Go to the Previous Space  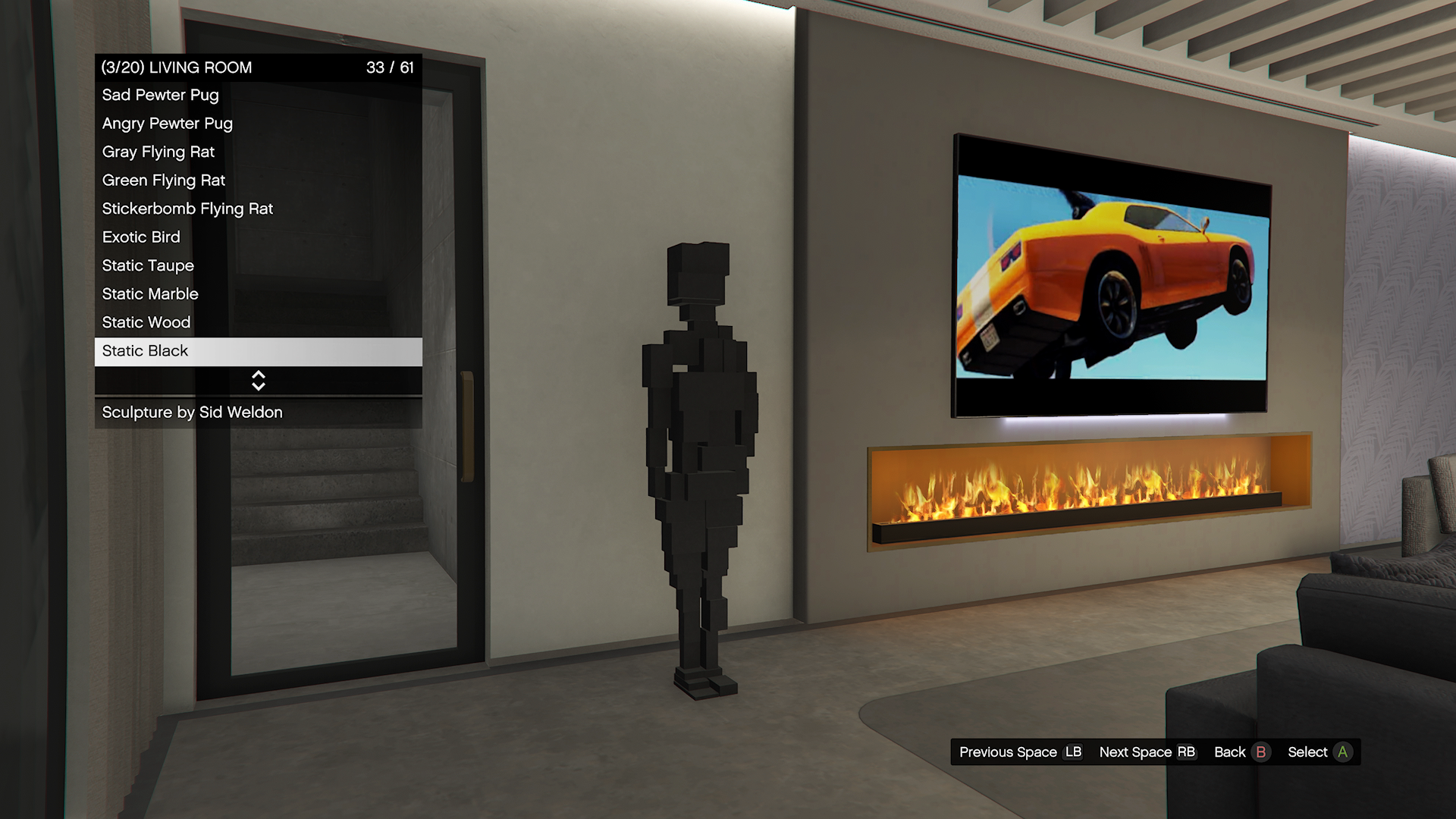coord(1020,752)
